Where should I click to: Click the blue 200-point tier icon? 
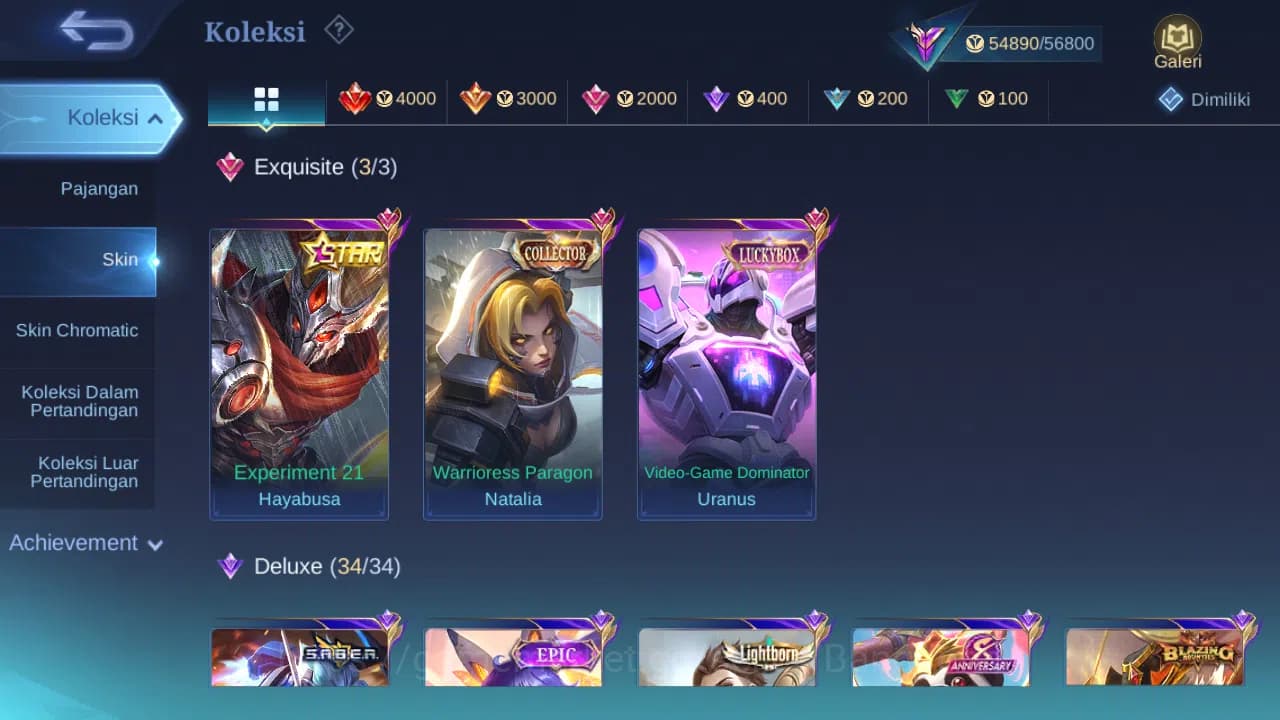point(837,98)
